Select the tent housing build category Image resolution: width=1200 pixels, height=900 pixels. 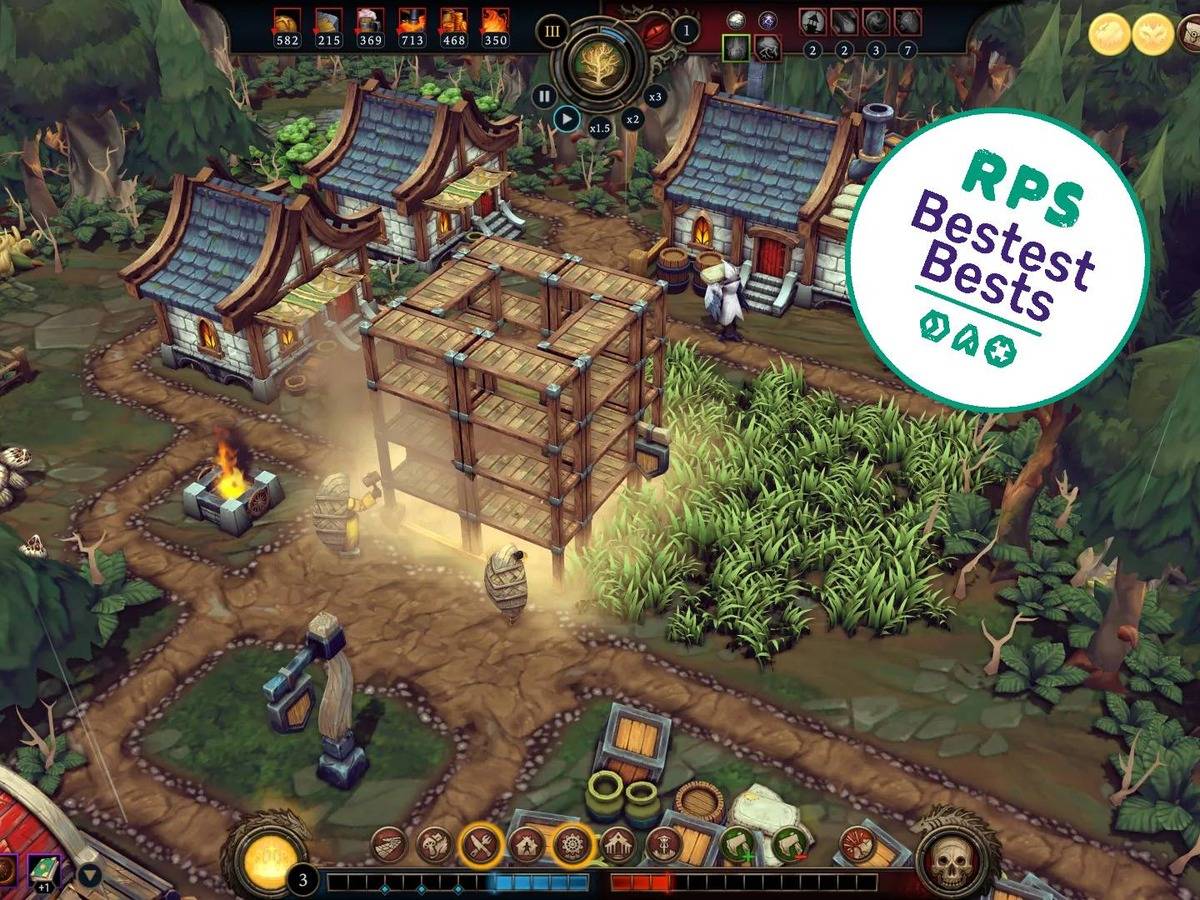pos(527,846)
